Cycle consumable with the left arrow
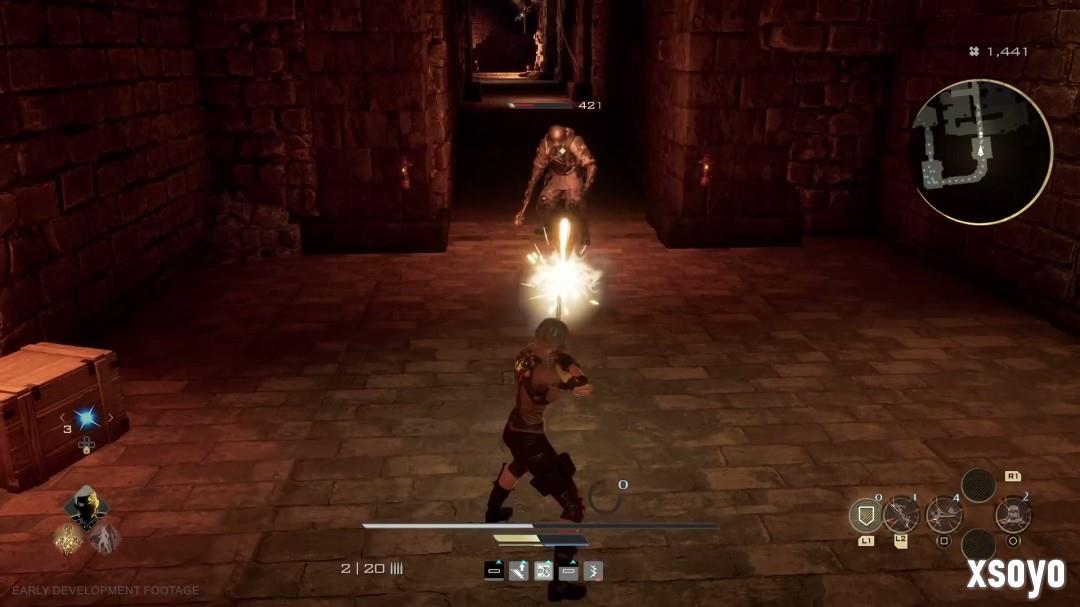The height and width of the screenshot is (607, 1080). pyautogui.click(x=62, y=417)
